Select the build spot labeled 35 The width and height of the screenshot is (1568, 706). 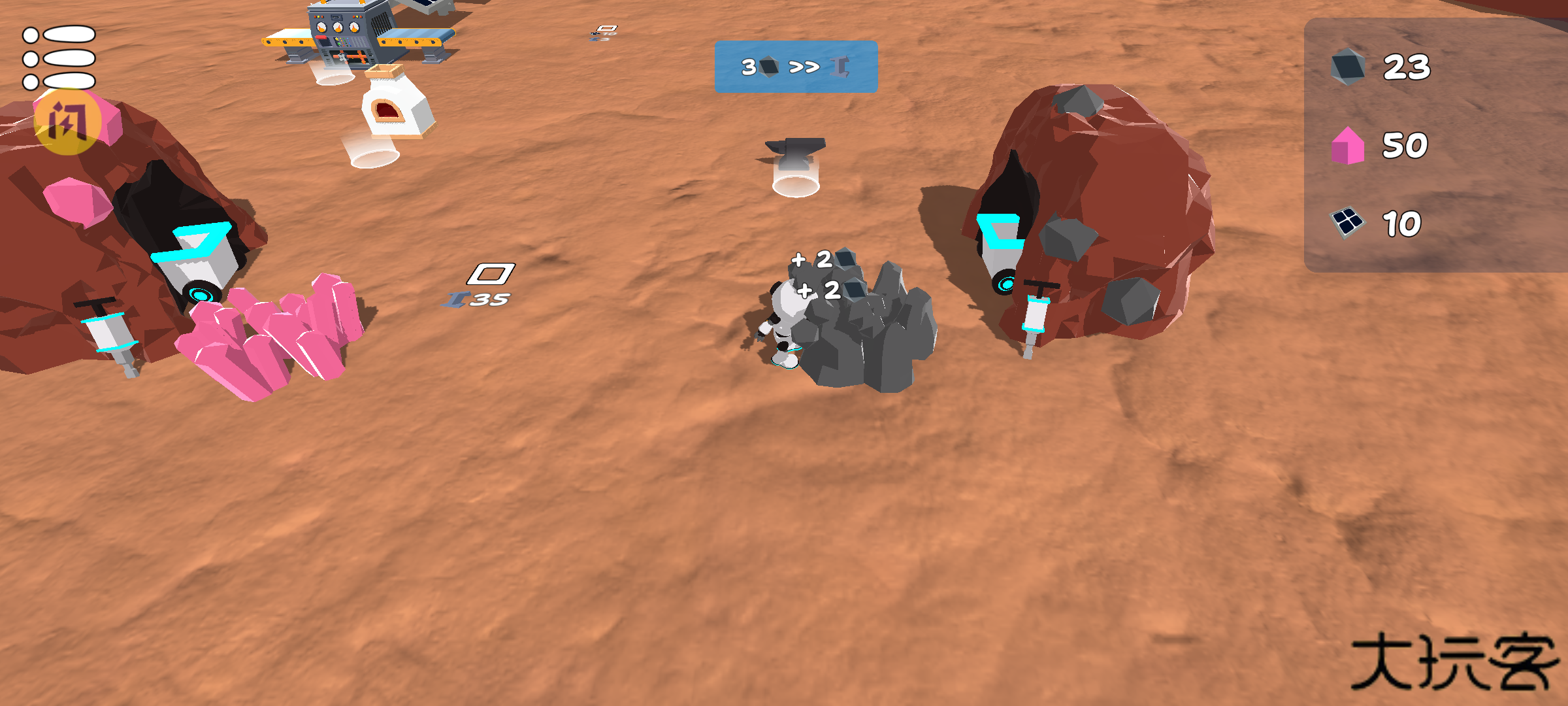tap(487, 297)
